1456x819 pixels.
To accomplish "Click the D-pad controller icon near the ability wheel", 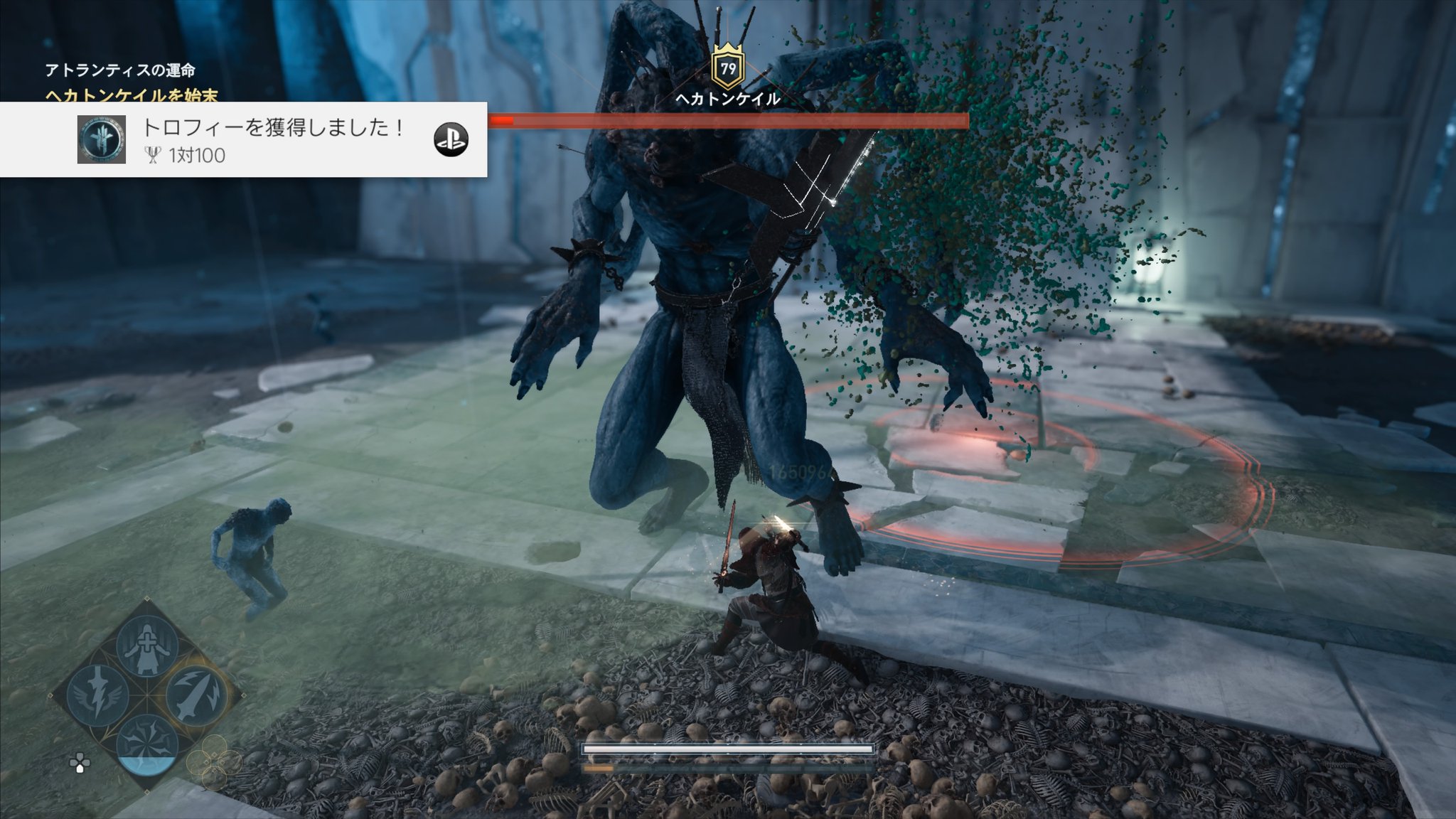I will [80, 764].
